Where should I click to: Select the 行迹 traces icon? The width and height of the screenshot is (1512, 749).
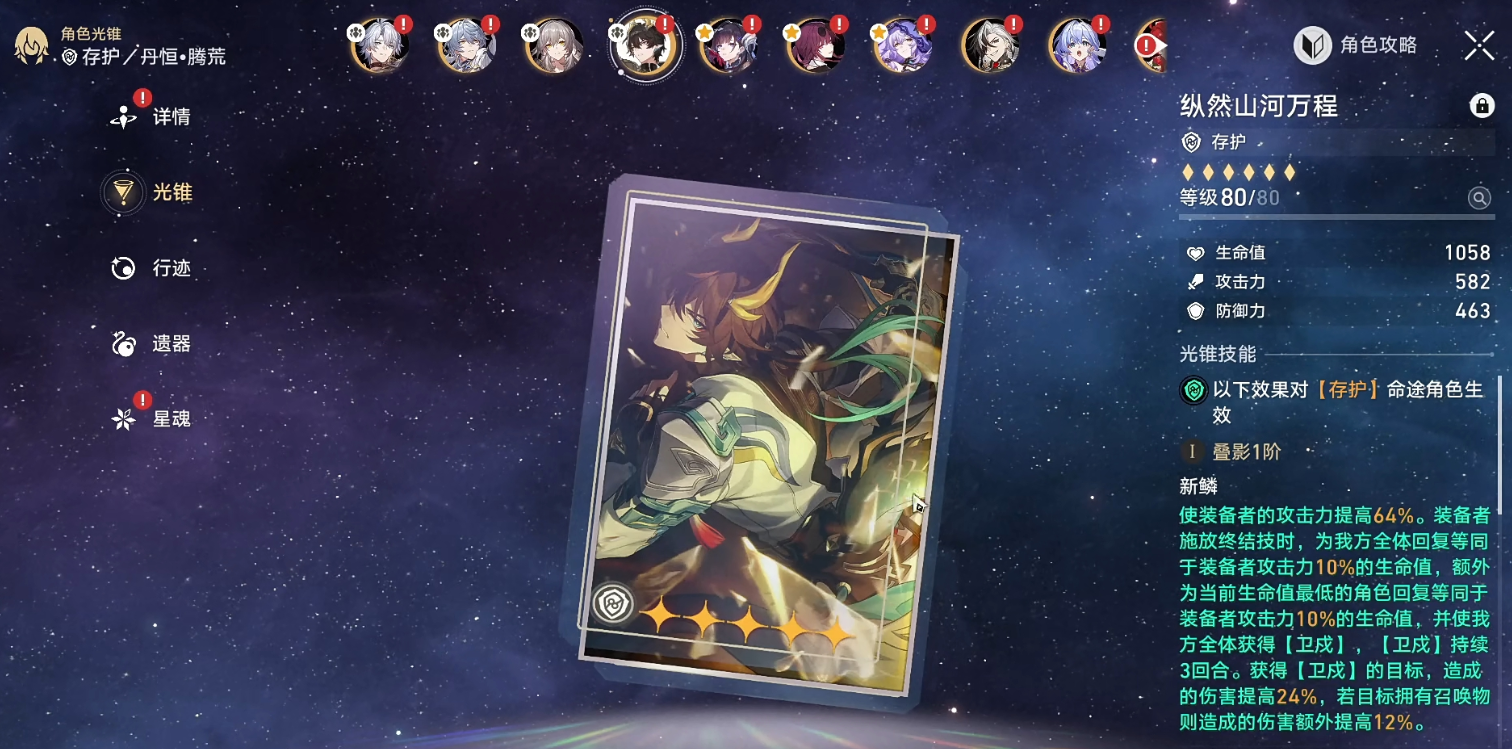coord(123,267)
